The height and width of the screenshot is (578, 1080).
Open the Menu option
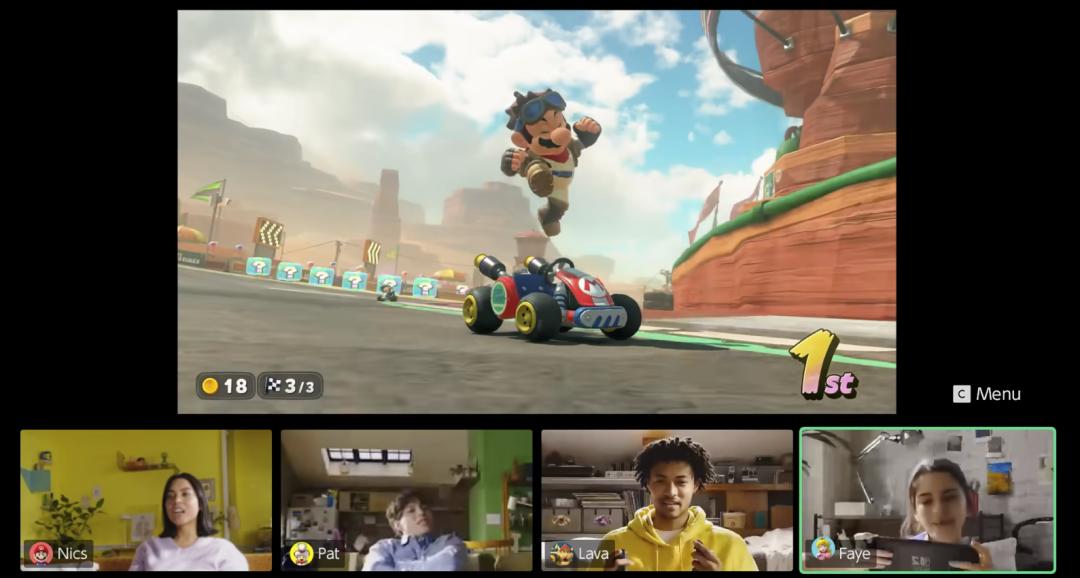click(x=987, y=394)
